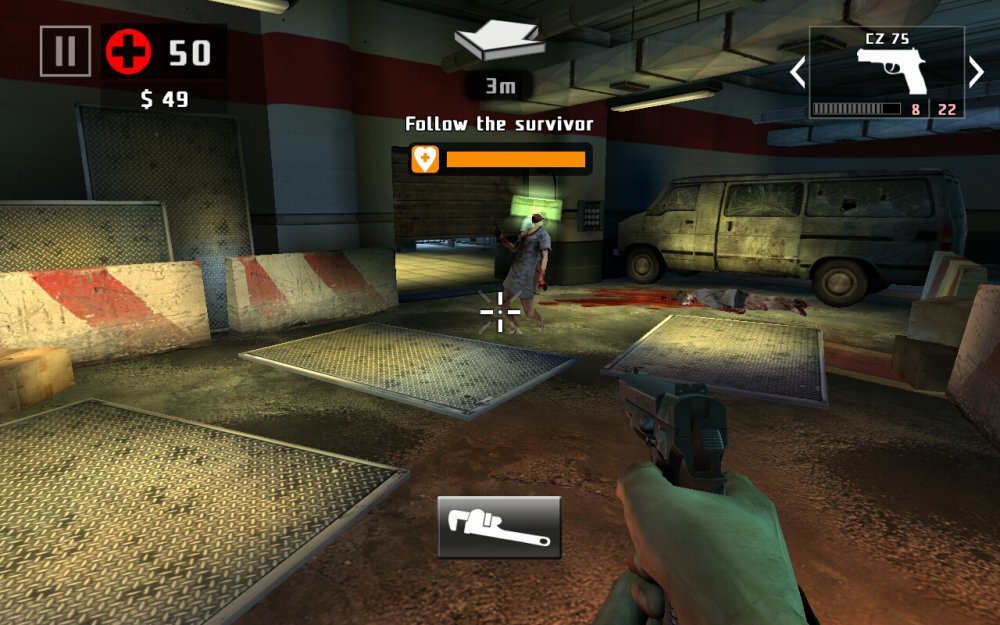Tap the CZ 75 pistol weapon panel
The height and width of the screenshot is (625, 1000).
[x=887, y=73]
